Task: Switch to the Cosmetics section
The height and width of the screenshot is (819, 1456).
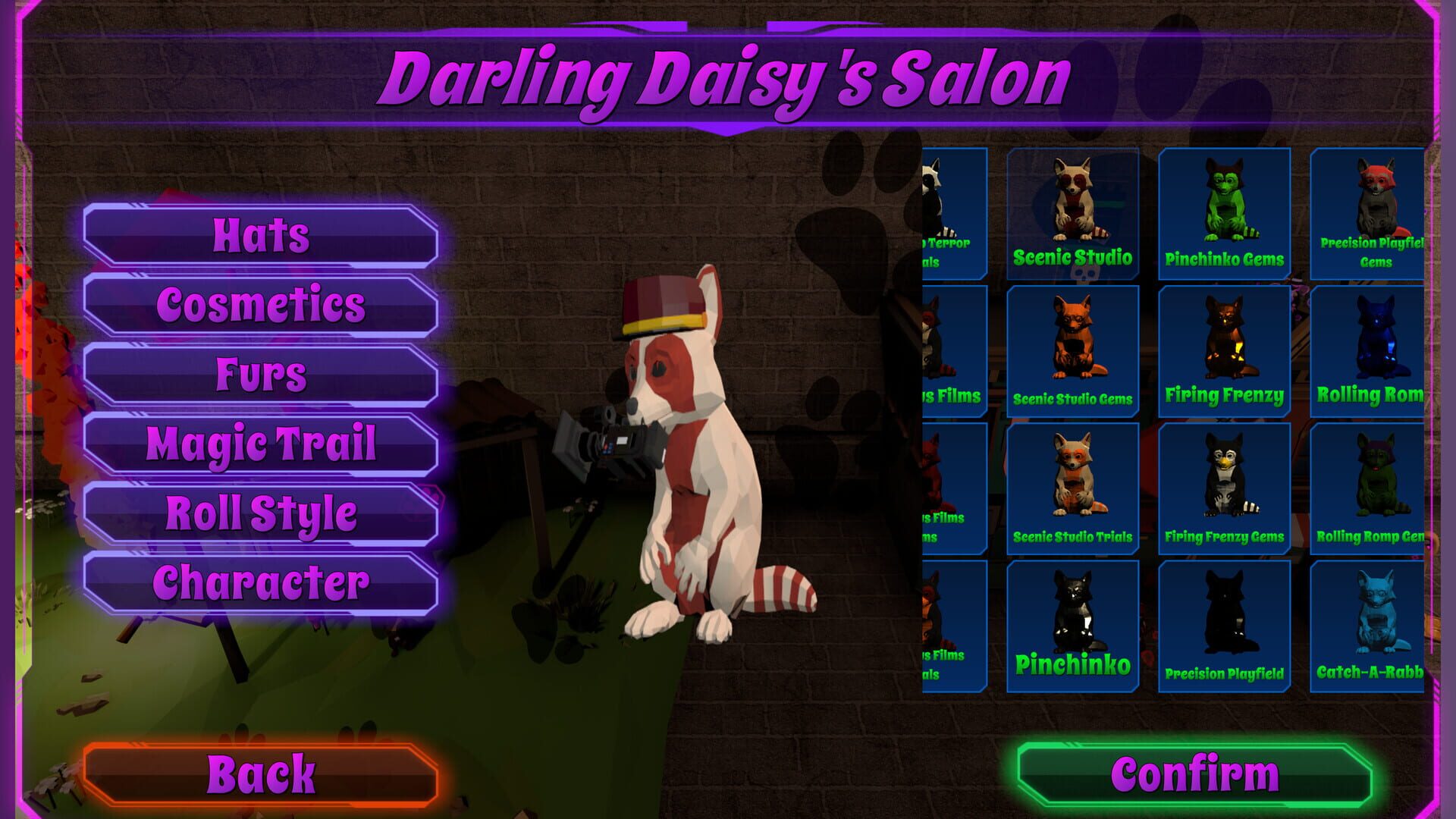Action: (262, 304)
